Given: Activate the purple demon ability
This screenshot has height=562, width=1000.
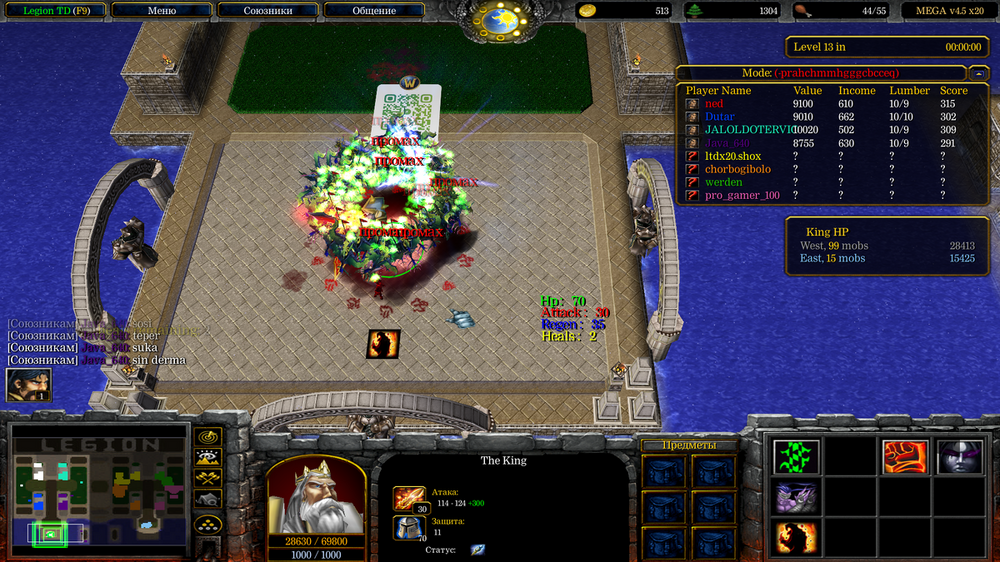Looking at the screenshot, I should click(x=796, y=497).
